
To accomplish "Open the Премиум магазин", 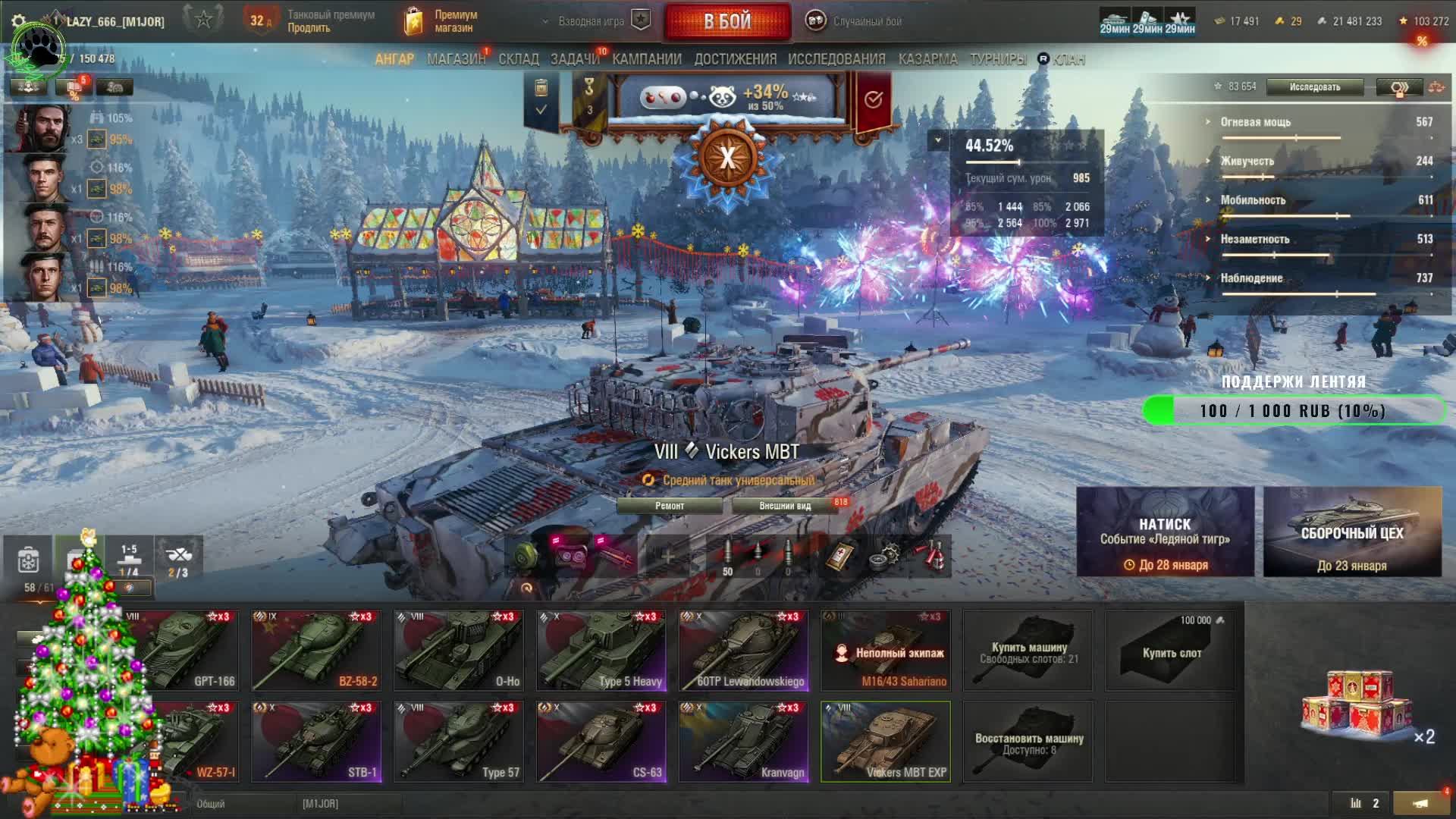I will click(x=442, y=21).
